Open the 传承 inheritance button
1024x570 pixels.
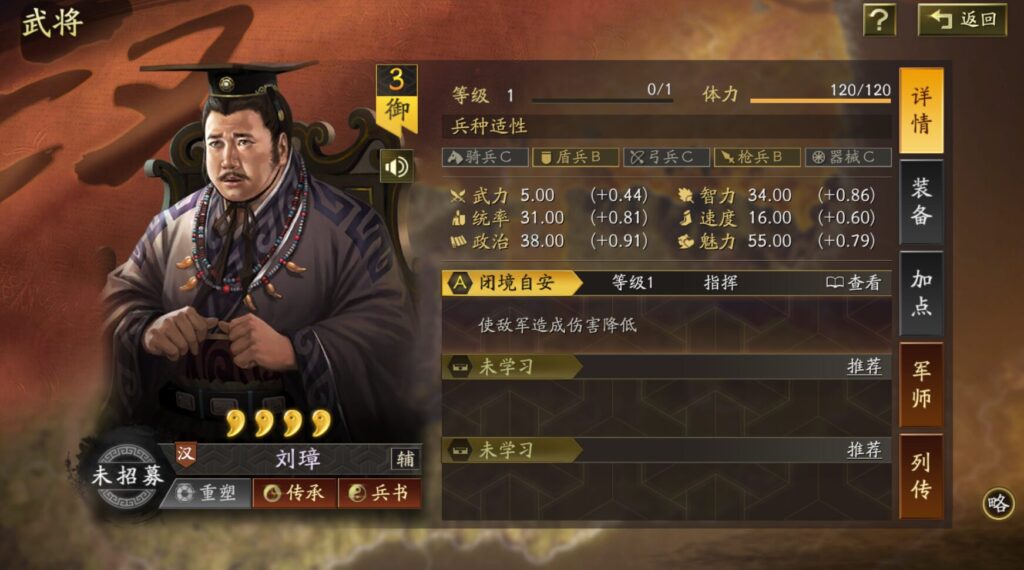point(294,493)
